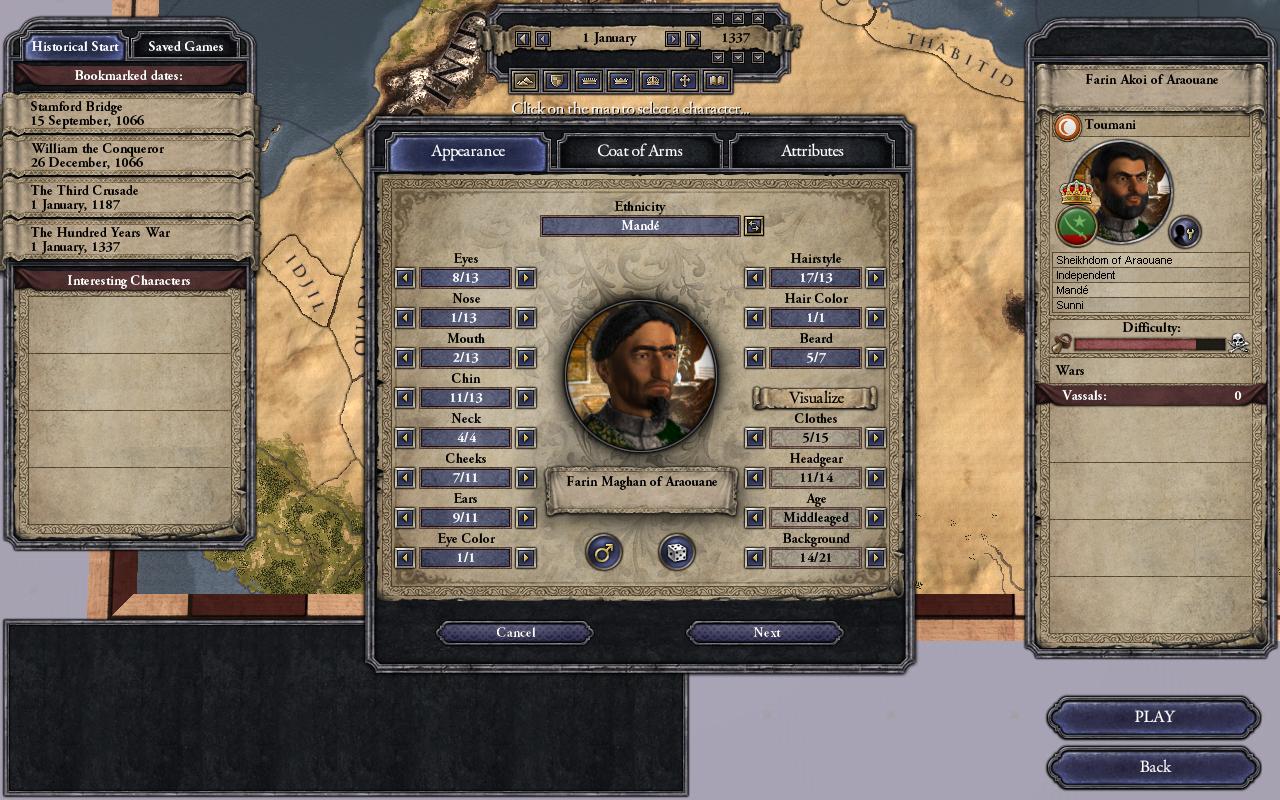Advance to the next Eyes option
The height and width of the screenshot is (800, 1280).
point(525,278)
